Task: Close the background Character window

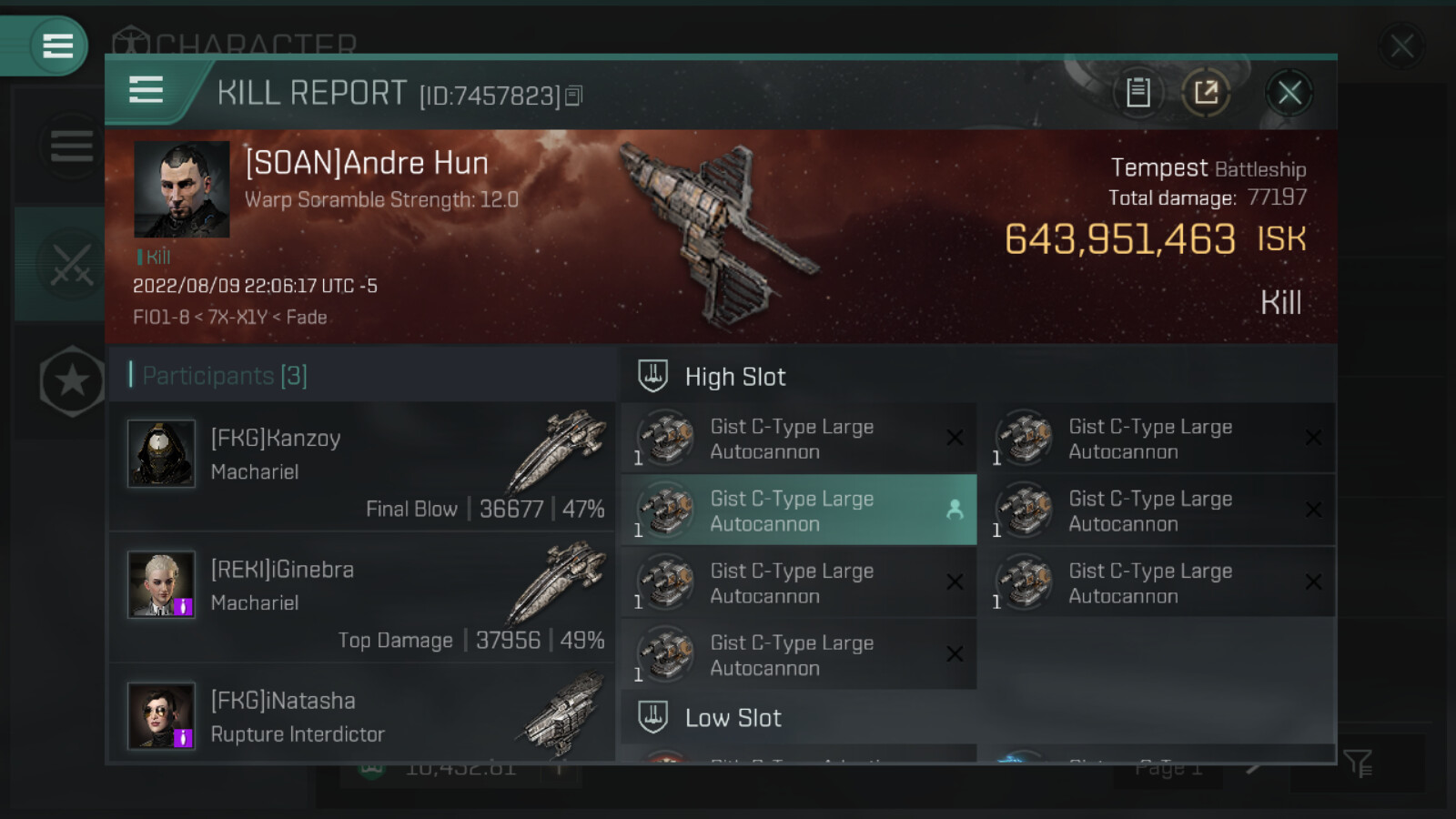Action: coord(1401,45)
